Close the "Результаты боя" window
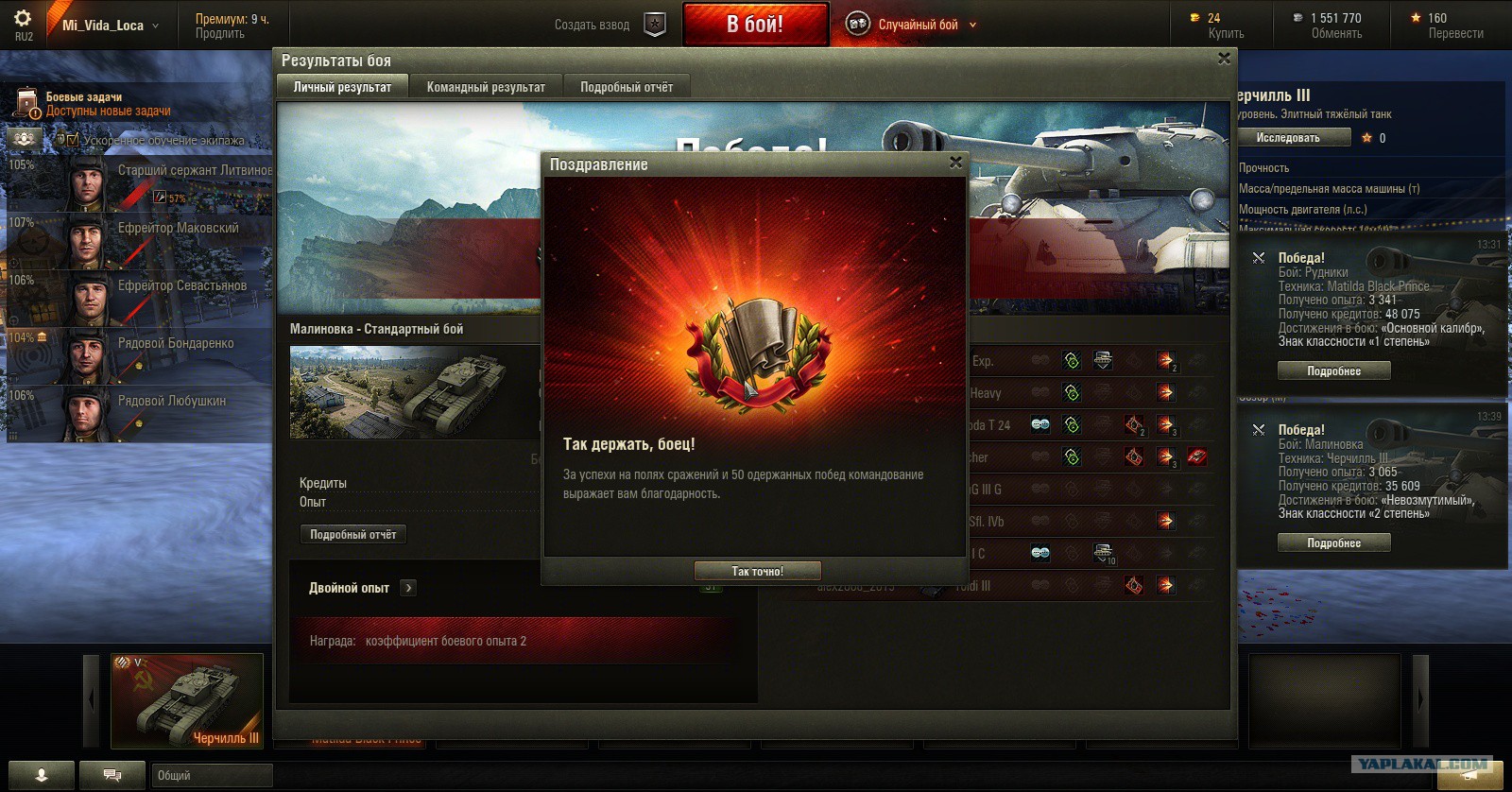Screen dimensions: 1512x792 pyautogui.click(x=1224, y=59)
